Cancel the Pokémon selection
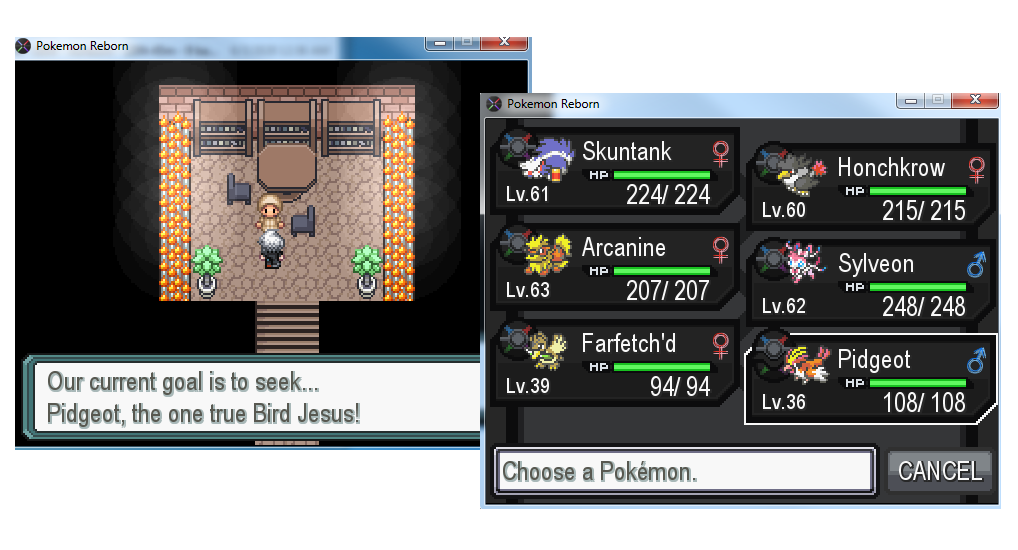This screenshot has width=1018, height=550. tap(939, 471)
